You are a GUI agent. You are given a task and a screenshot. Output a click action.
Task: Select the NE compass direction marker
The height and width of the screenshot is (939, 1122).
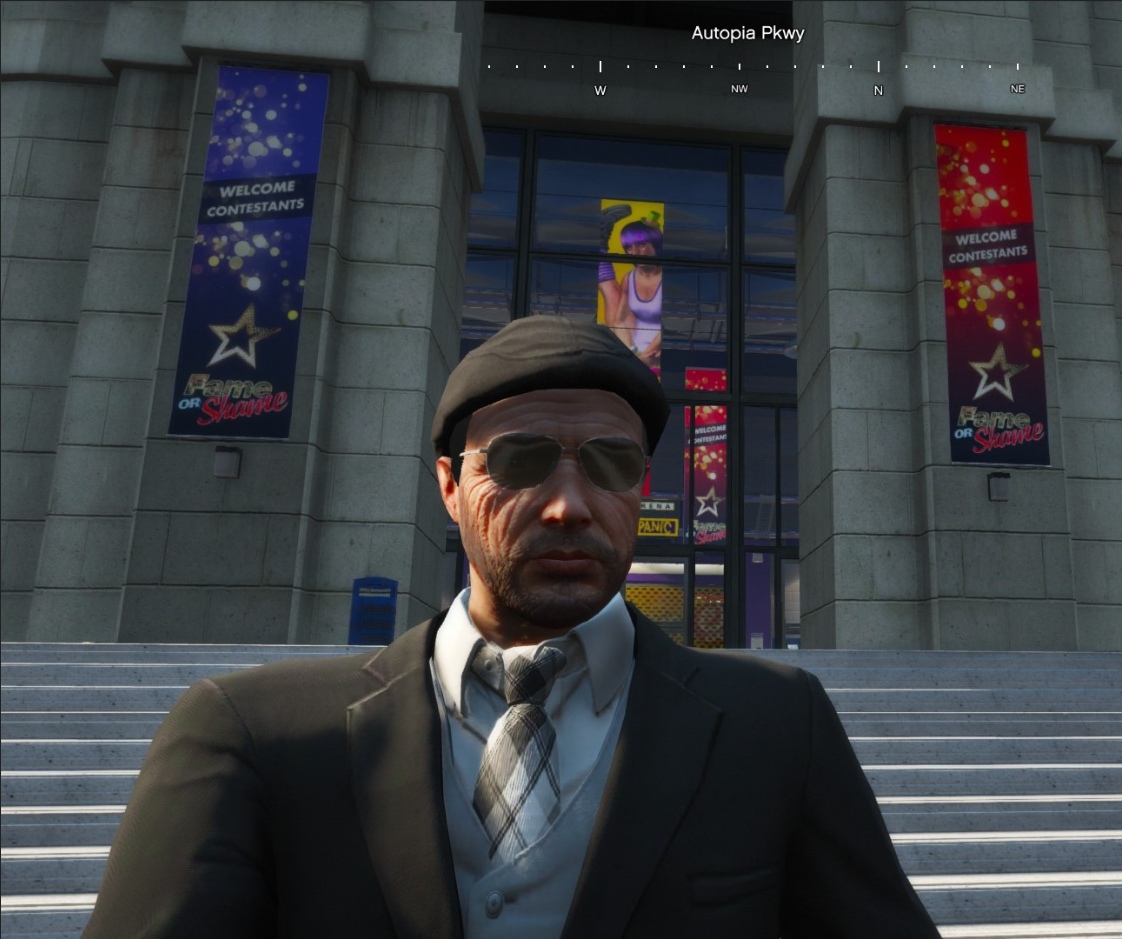coord(1017,89)
